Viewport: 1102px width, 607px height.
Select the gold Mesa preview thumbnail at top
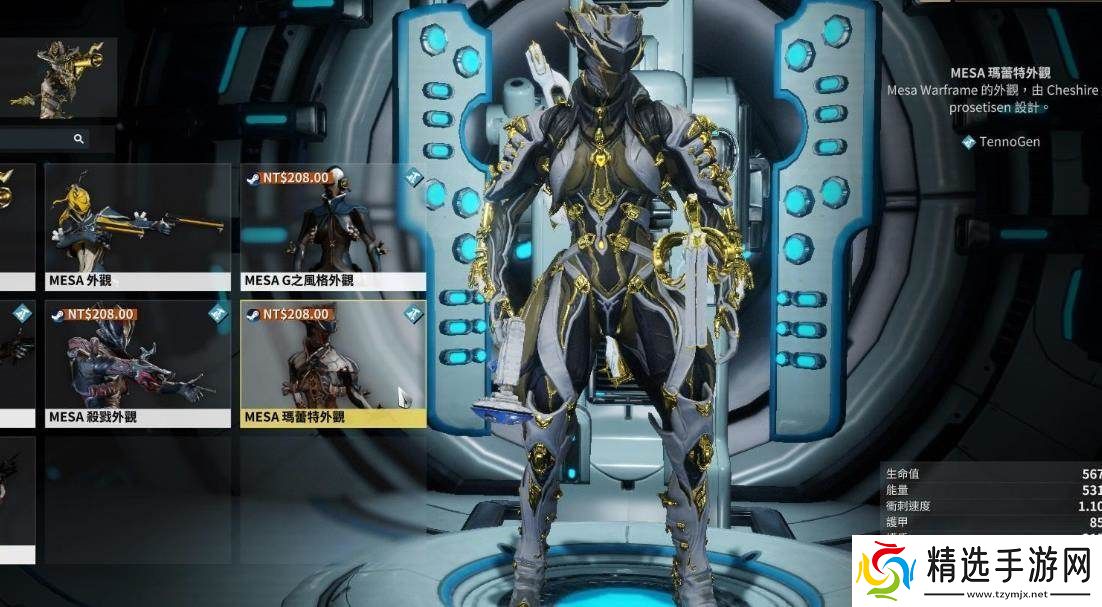pos(59,78)
